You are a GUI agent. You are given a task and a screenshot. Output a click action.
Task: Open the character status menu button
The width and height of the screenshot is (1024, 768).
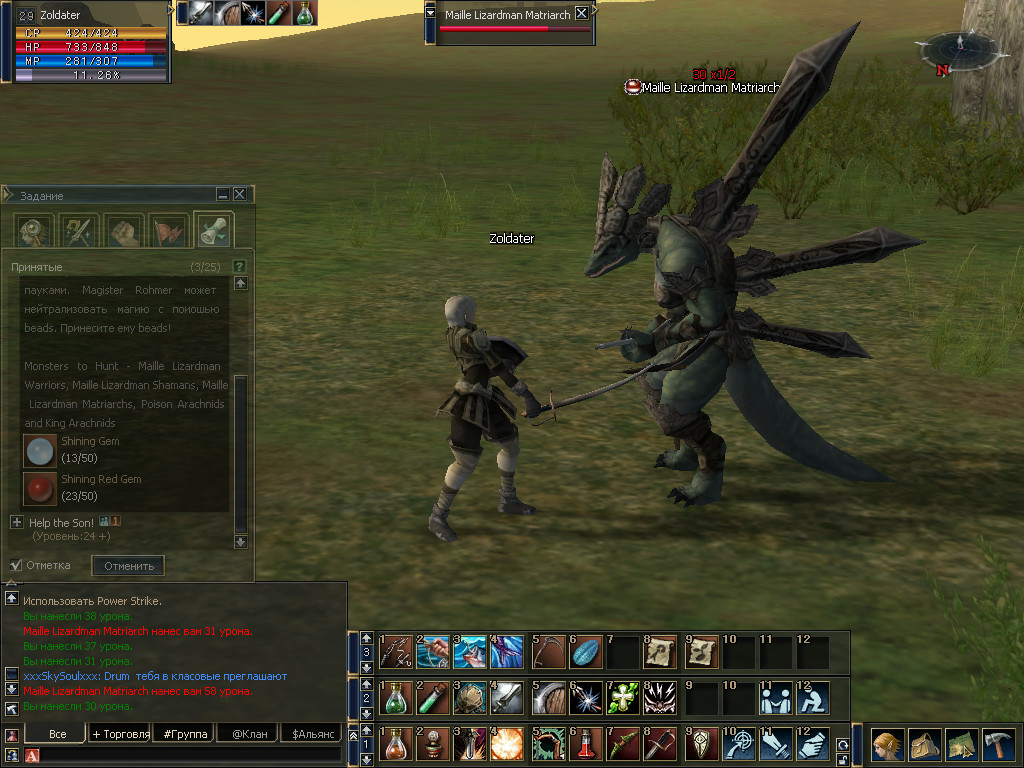[x=887, y=745]
